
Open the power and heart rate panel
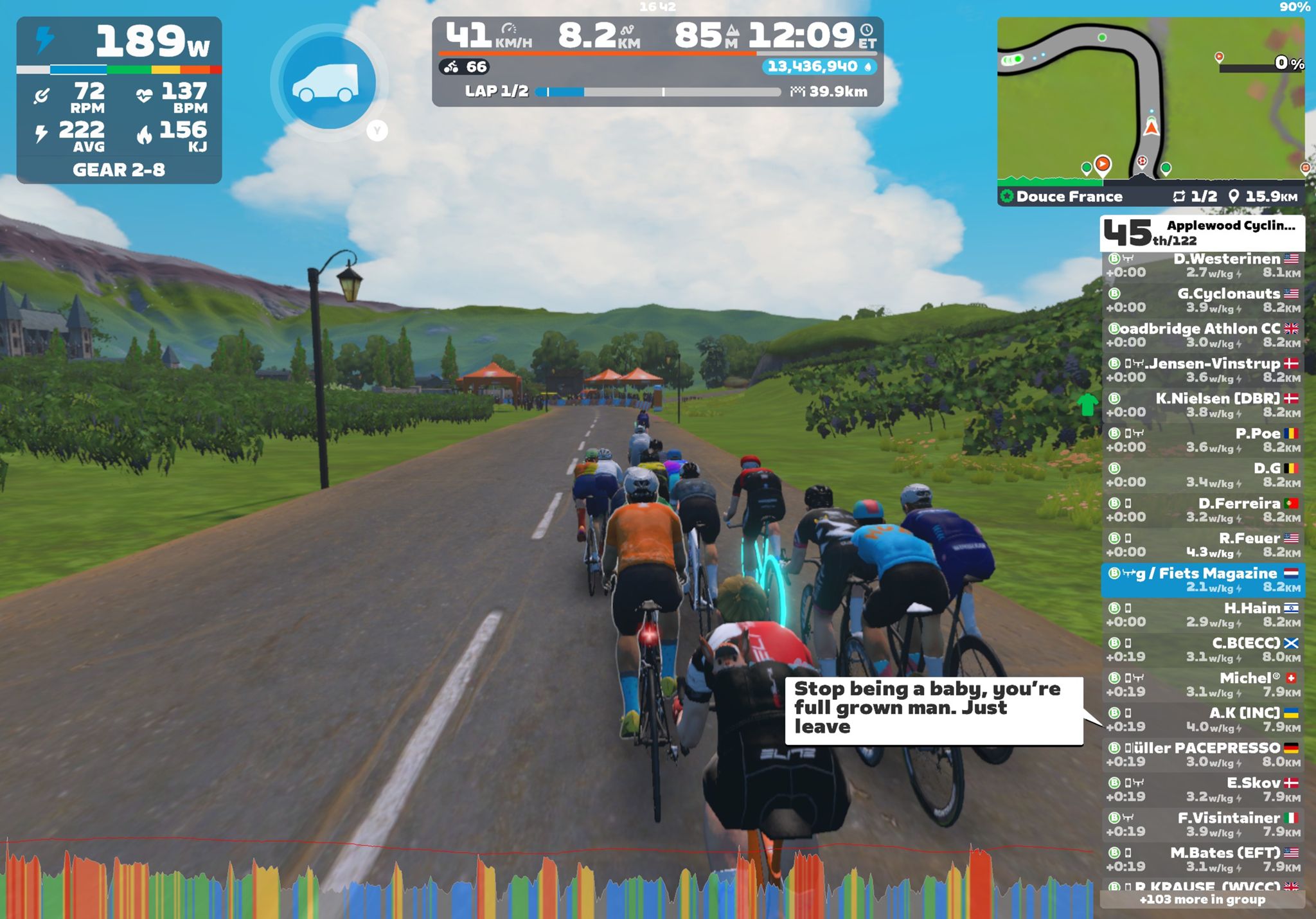click(x=119, y=100)
